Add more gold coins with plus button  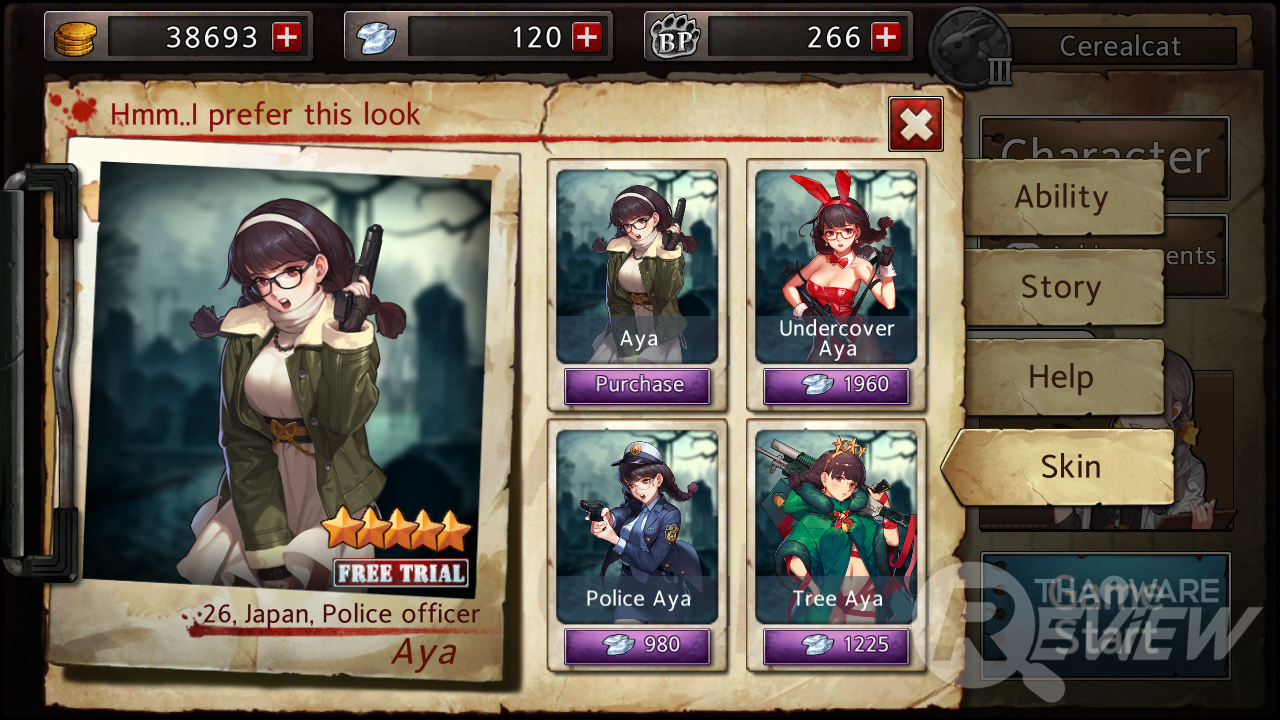tap(287, 38)
